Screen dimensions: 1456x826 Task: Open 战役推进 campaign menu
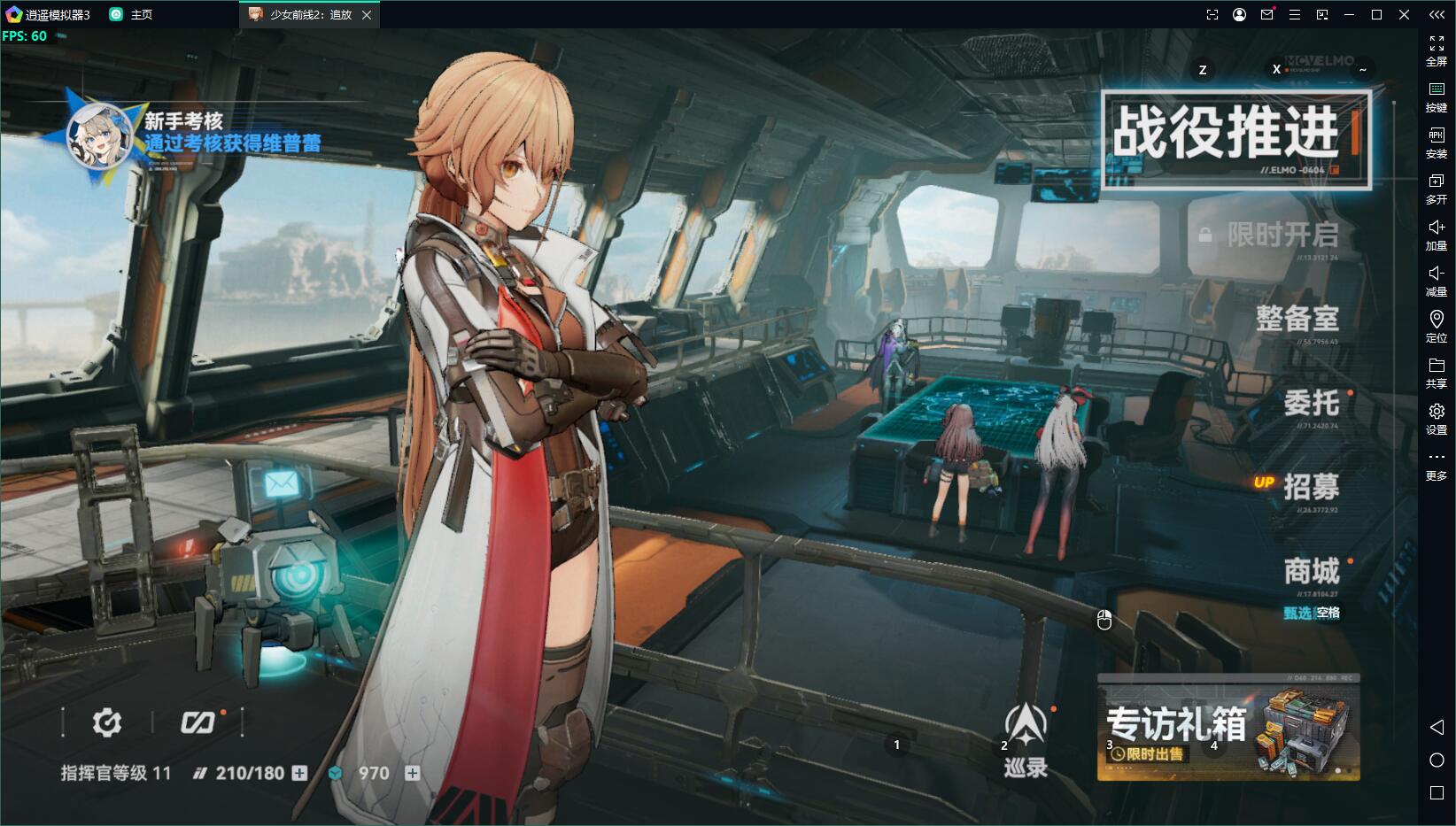pyautogui.click(x=1235, y=135)
